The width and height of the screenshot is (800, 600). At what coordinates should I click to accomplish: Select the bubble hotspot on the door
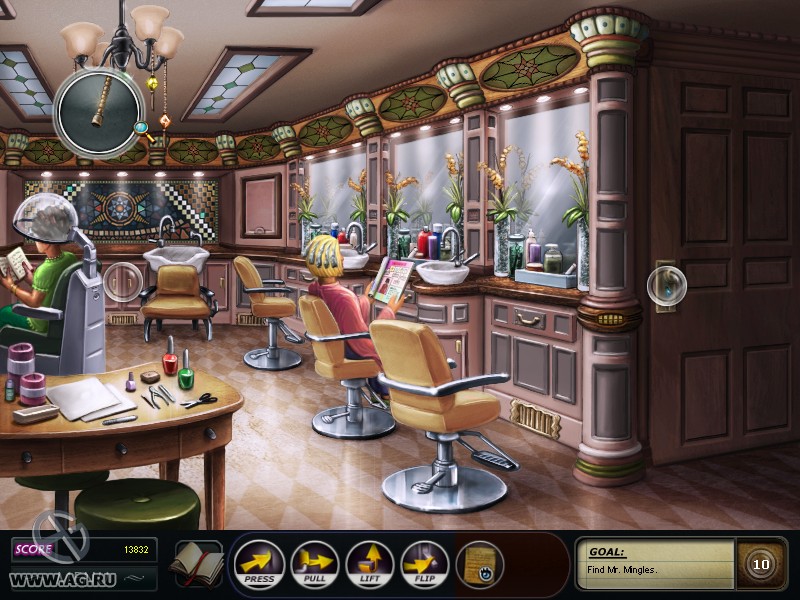pyautogui.click(x=666, y=285)
